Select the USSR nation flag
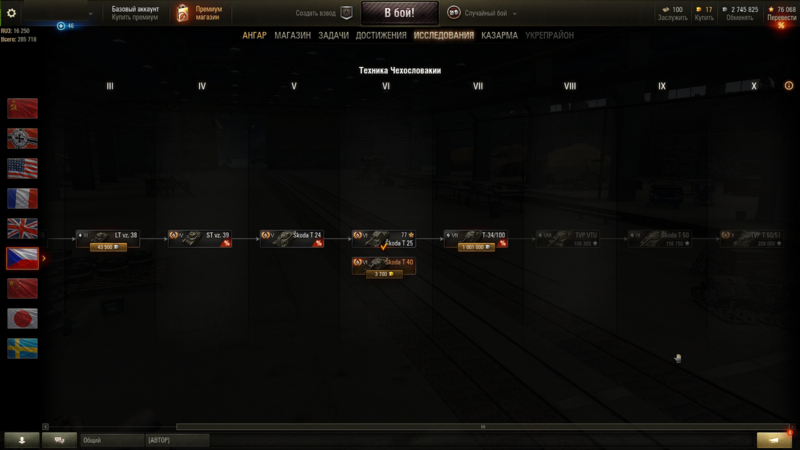The image size is (800, 450). click(22, 108)
